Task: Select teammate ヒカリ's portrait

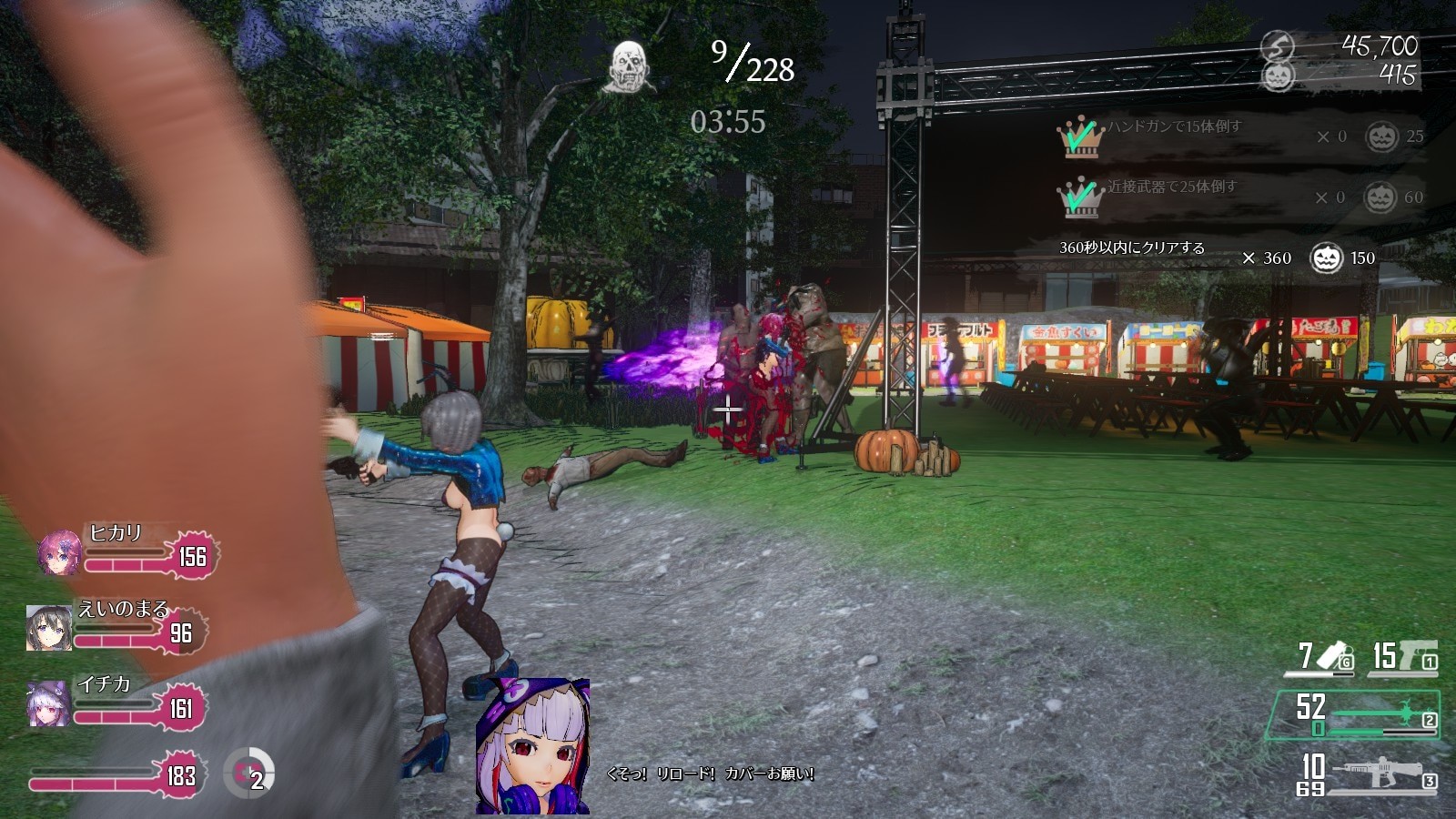Action: pyautogui.click(x=60, y=552)
